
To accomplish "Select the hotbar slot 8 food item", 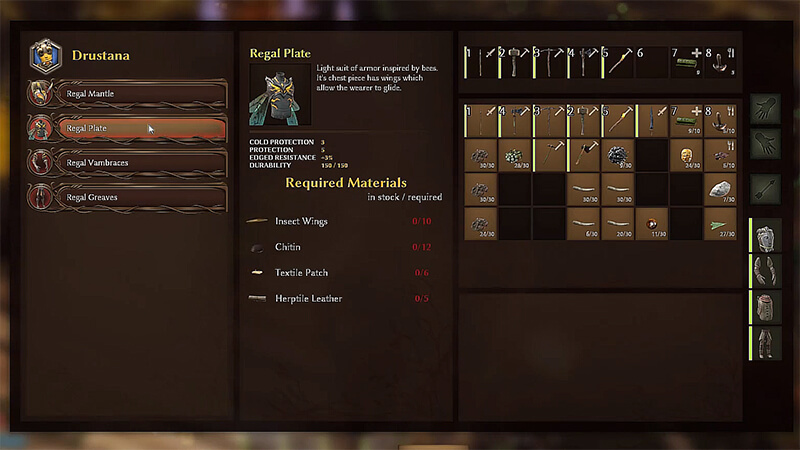I will (720, 61).
